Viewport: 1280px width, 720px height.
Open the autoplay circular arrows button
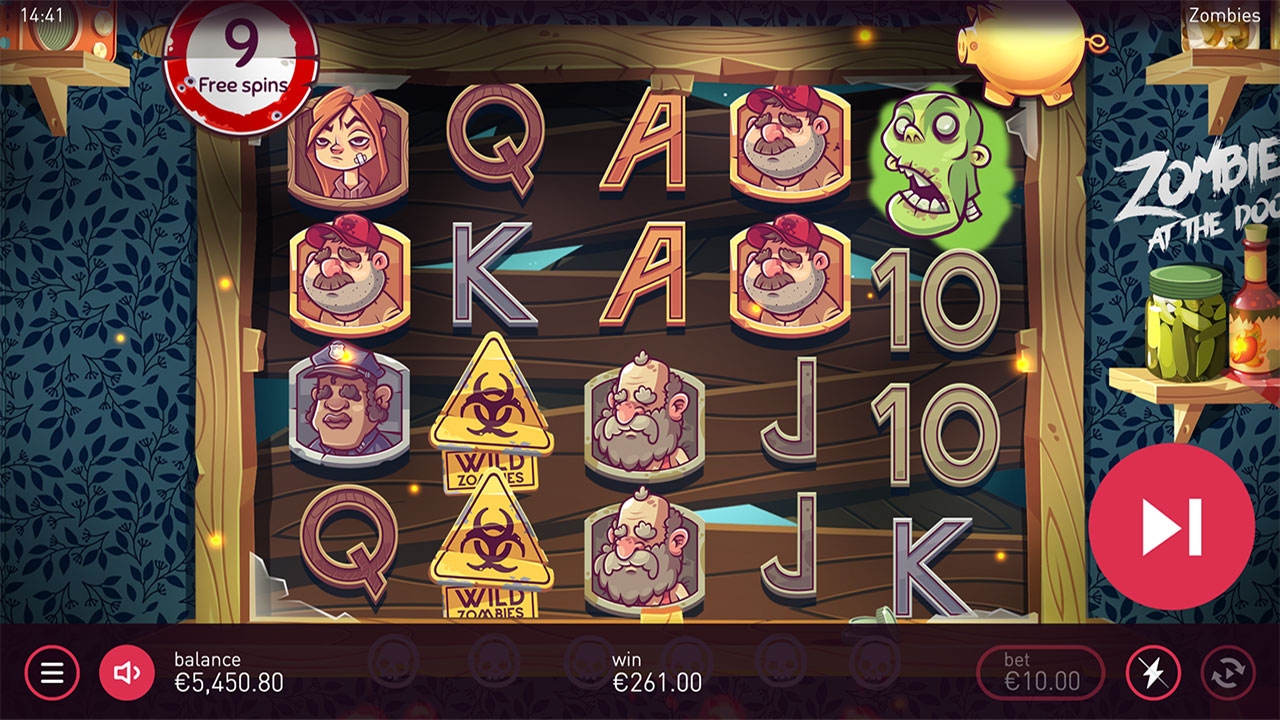pos(1229,673)
